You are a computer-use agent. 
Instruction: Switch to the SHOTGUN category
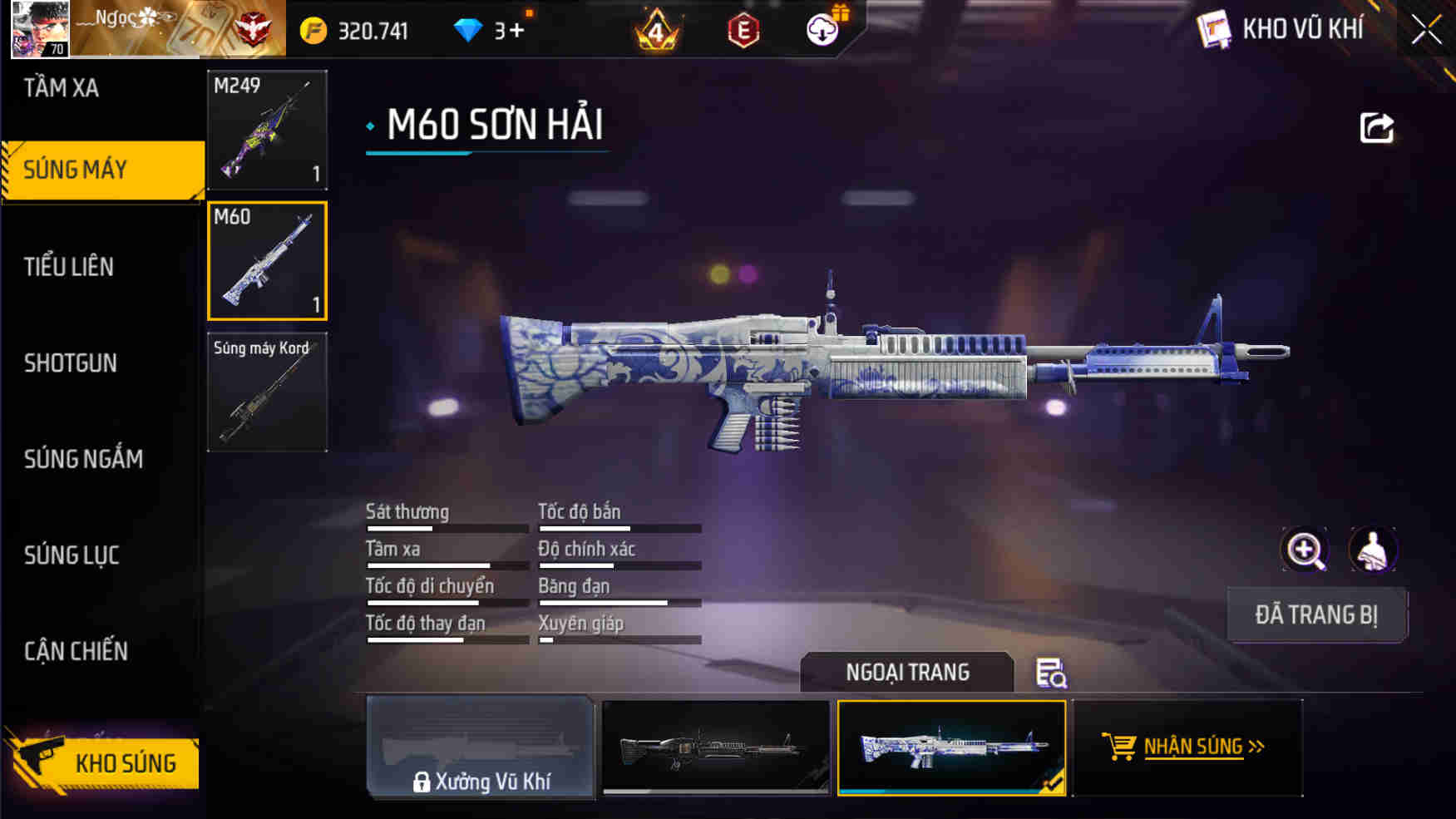tap(71, 363)
